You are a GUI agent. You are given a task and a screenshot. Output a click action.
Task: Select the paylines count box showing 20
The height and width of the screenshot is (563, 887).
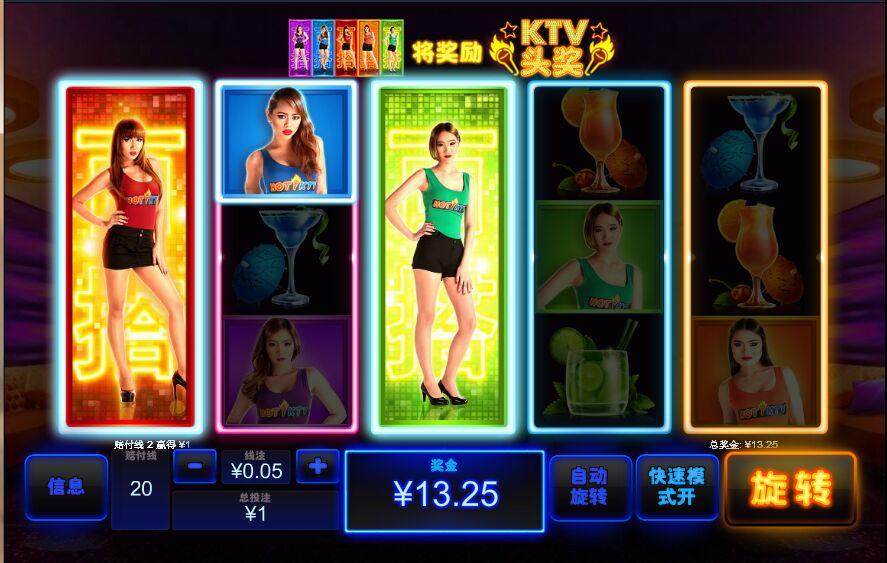point(141,489)
